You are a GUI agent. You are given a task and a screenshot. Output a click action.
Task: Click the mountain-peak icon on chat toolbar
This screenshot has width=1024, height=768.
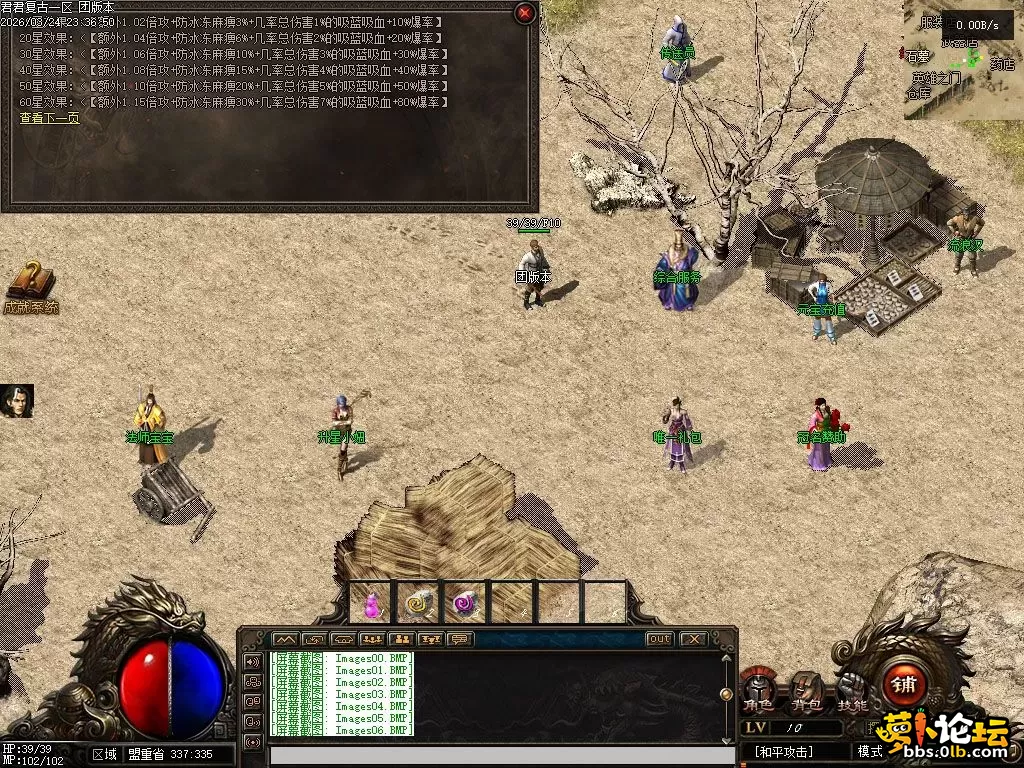click(x=285, y=639)
